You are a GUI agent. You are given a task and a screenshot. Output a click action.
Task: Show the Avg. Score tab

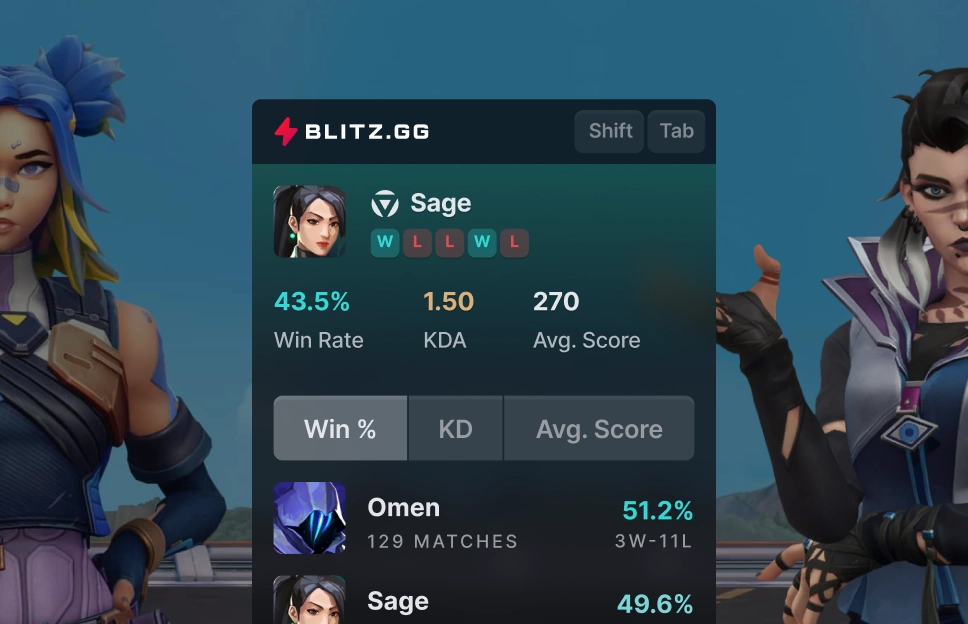coord(599,429)
